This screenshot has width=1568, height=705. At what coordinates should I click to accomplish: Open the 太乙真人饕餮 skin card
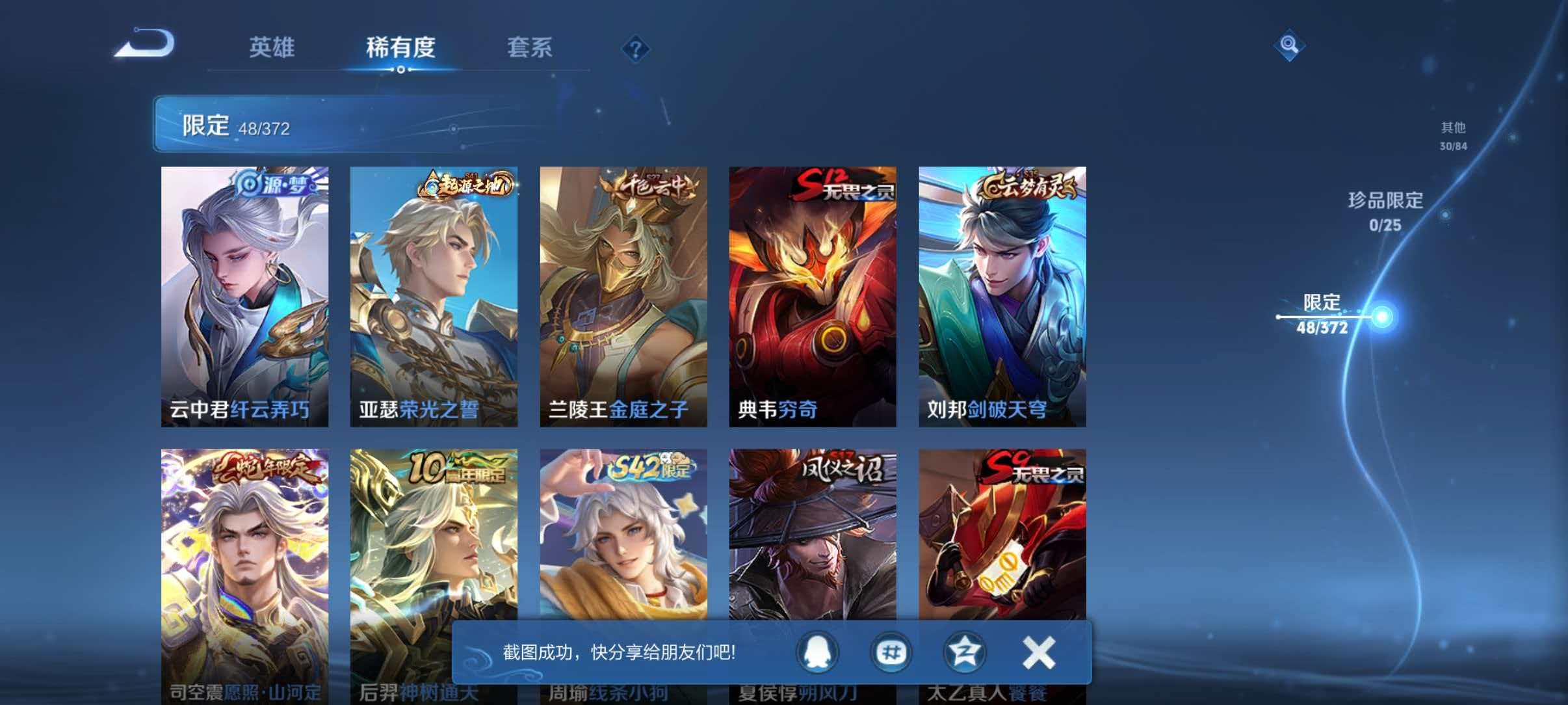click(x=1002, y=533)
